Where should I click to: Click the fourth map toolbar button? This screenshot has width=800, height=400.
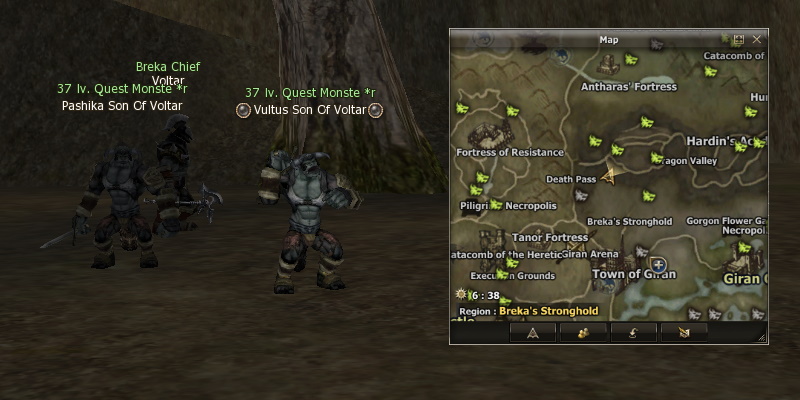click(684, 332)
